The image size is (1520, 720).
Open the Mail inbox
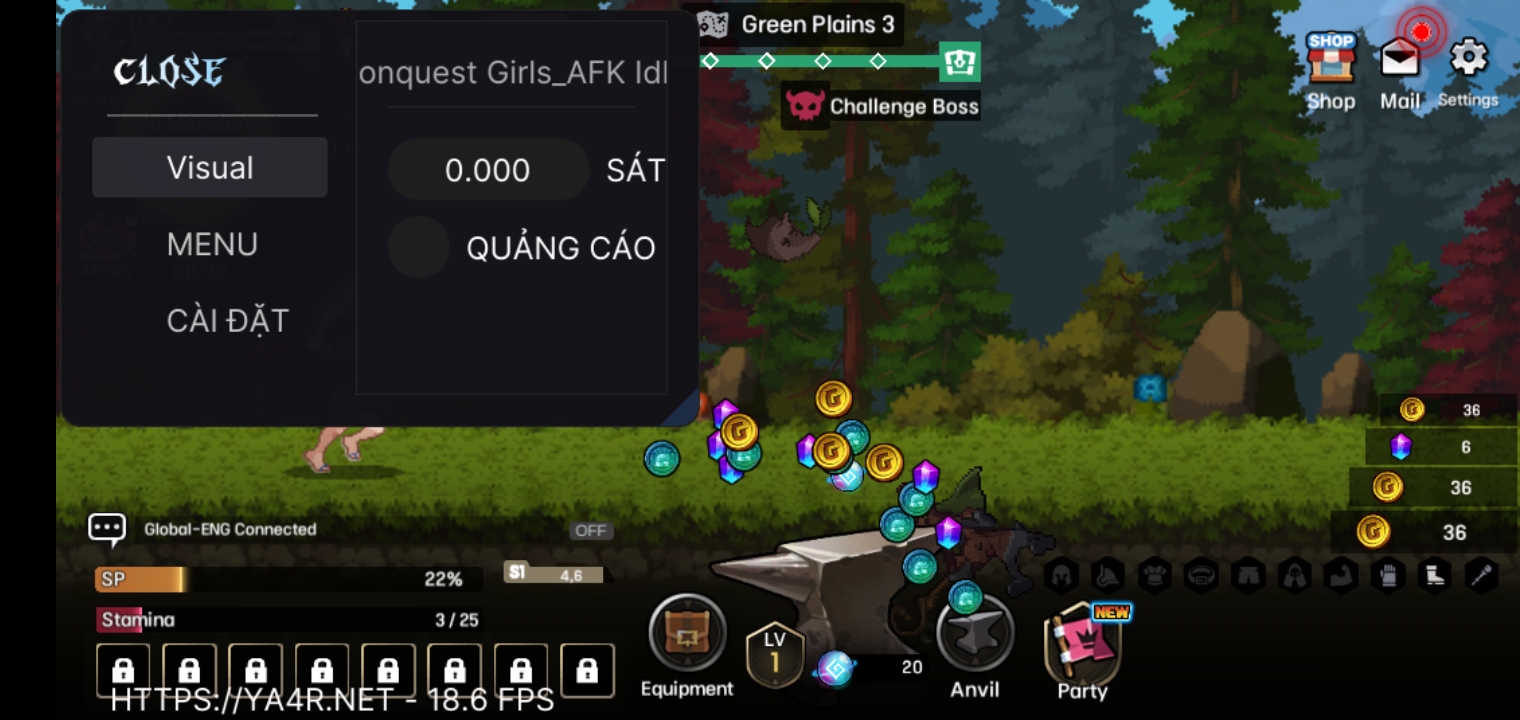click(1400, 68)
